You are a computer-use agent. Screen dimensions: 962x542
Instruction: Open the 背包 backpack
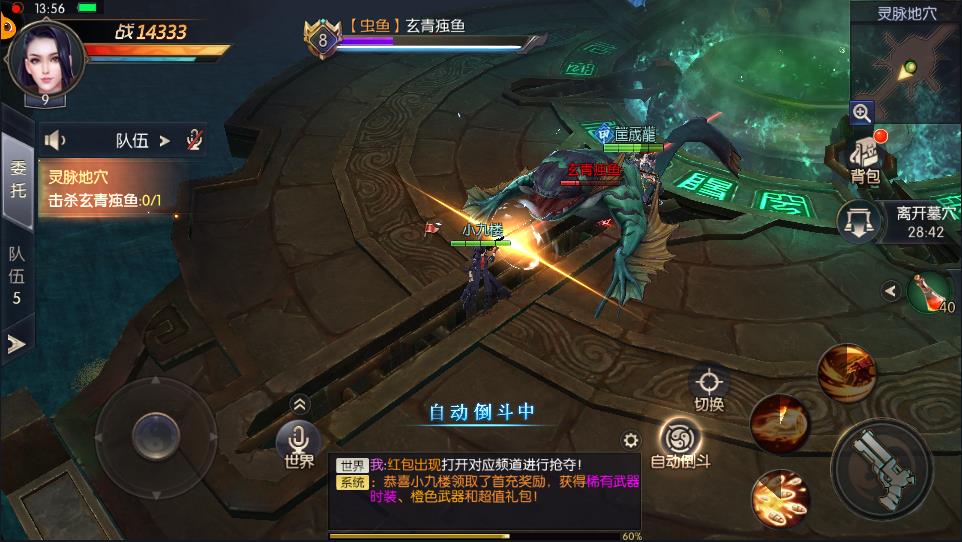point(864,158)
